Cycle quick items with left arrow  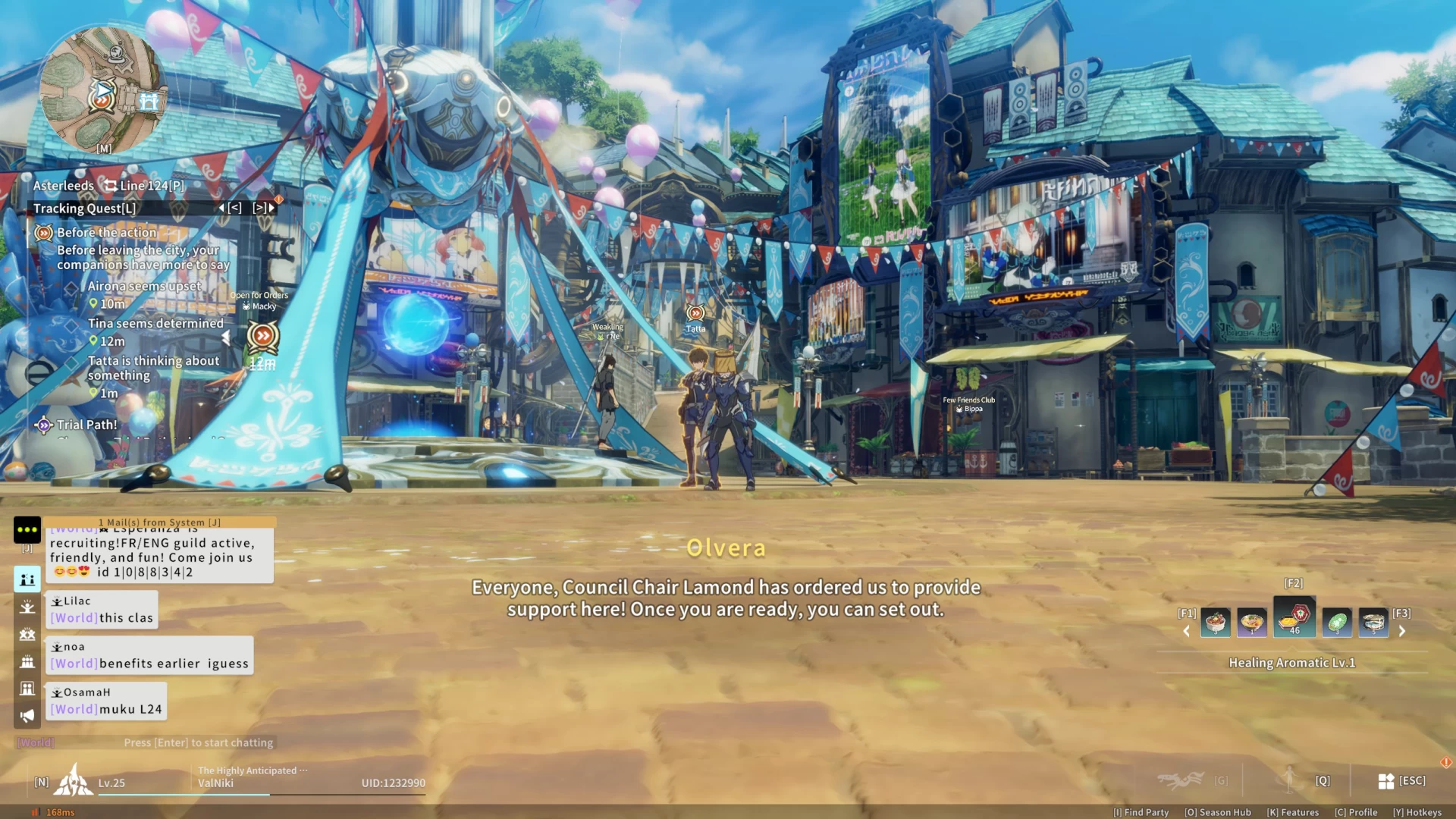(1187, 631)
